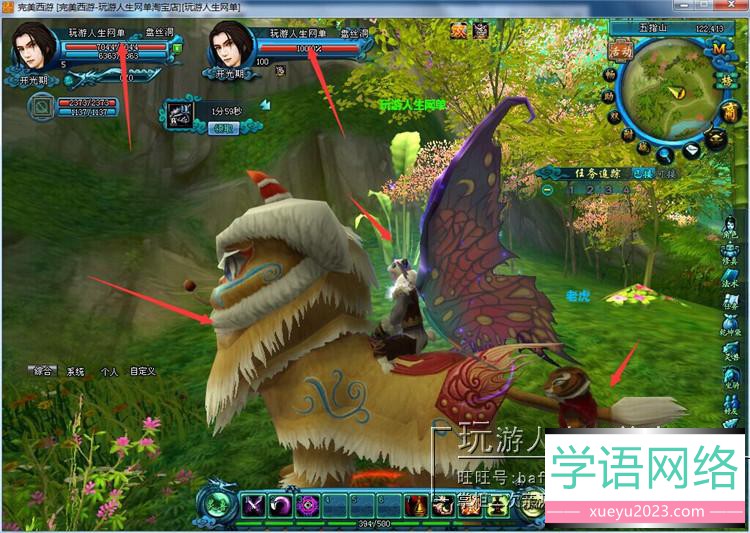Image resolution: width=750 pixels, height=533 pixels.
Task: Open the pet portrait frame
Action: [41, 104]
